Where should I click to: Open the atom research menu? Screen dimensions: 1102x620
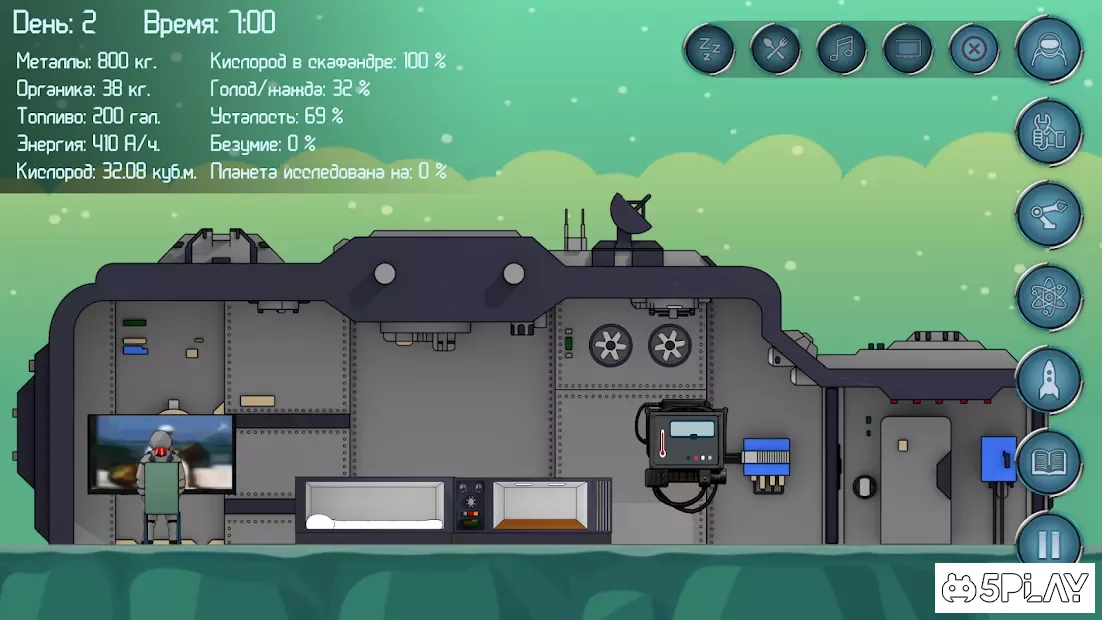(x=1049, y=297)
